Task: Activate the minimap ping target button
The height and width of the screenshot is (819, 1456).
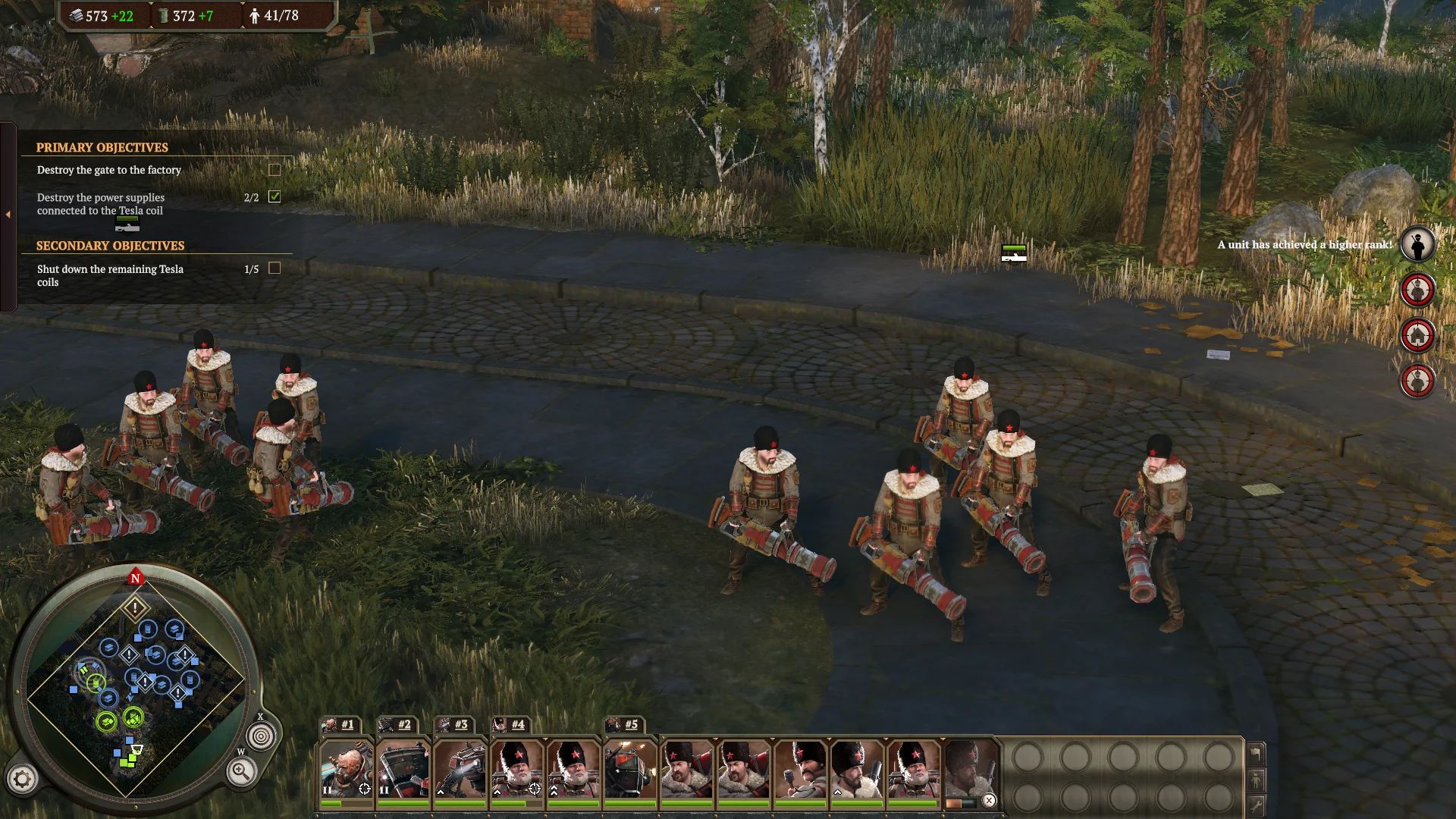Action: click(261, 736)
